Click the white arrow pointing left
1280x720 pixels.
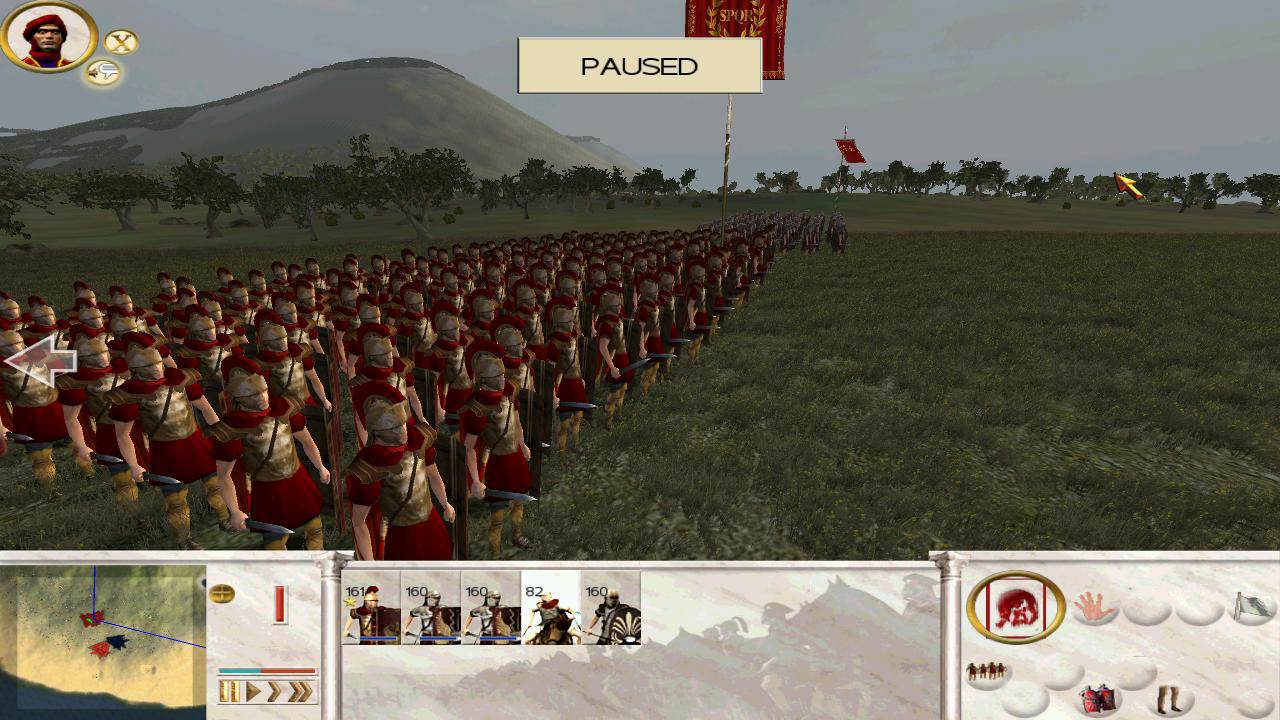40,361
